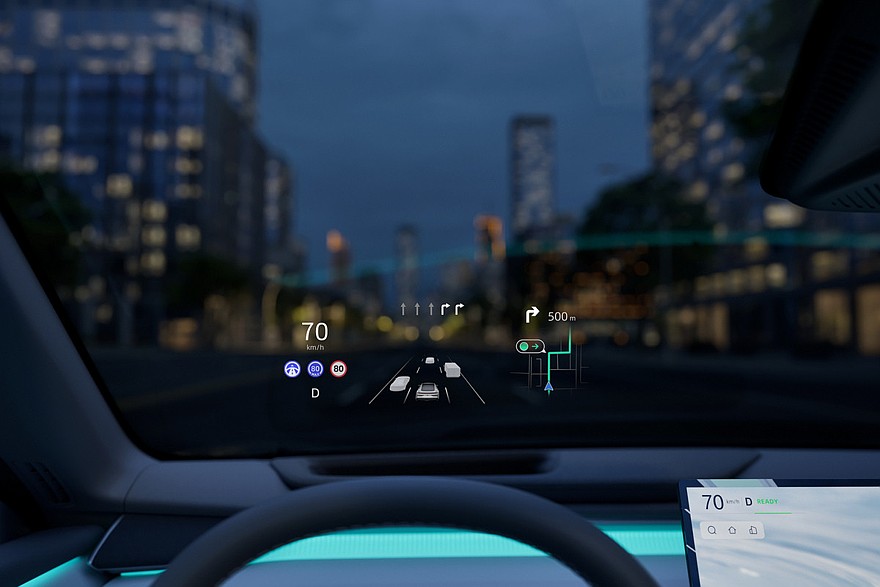Open search on the infotainment screen
The image size is (880, 587).
[x=711, y=530]
